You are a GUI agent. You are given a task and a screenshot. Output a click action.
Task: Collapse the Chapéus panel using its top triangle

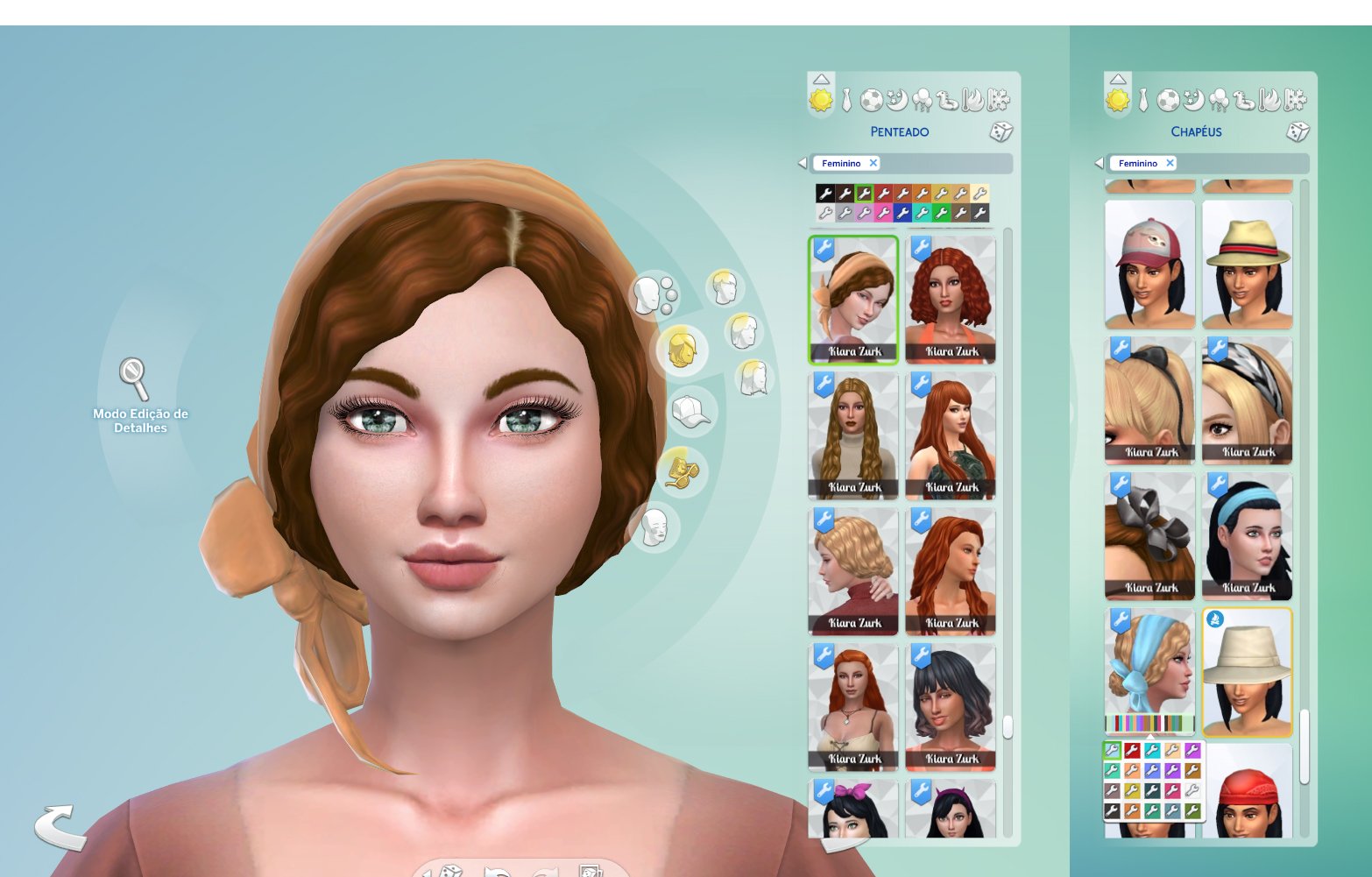click(1119, 79)
